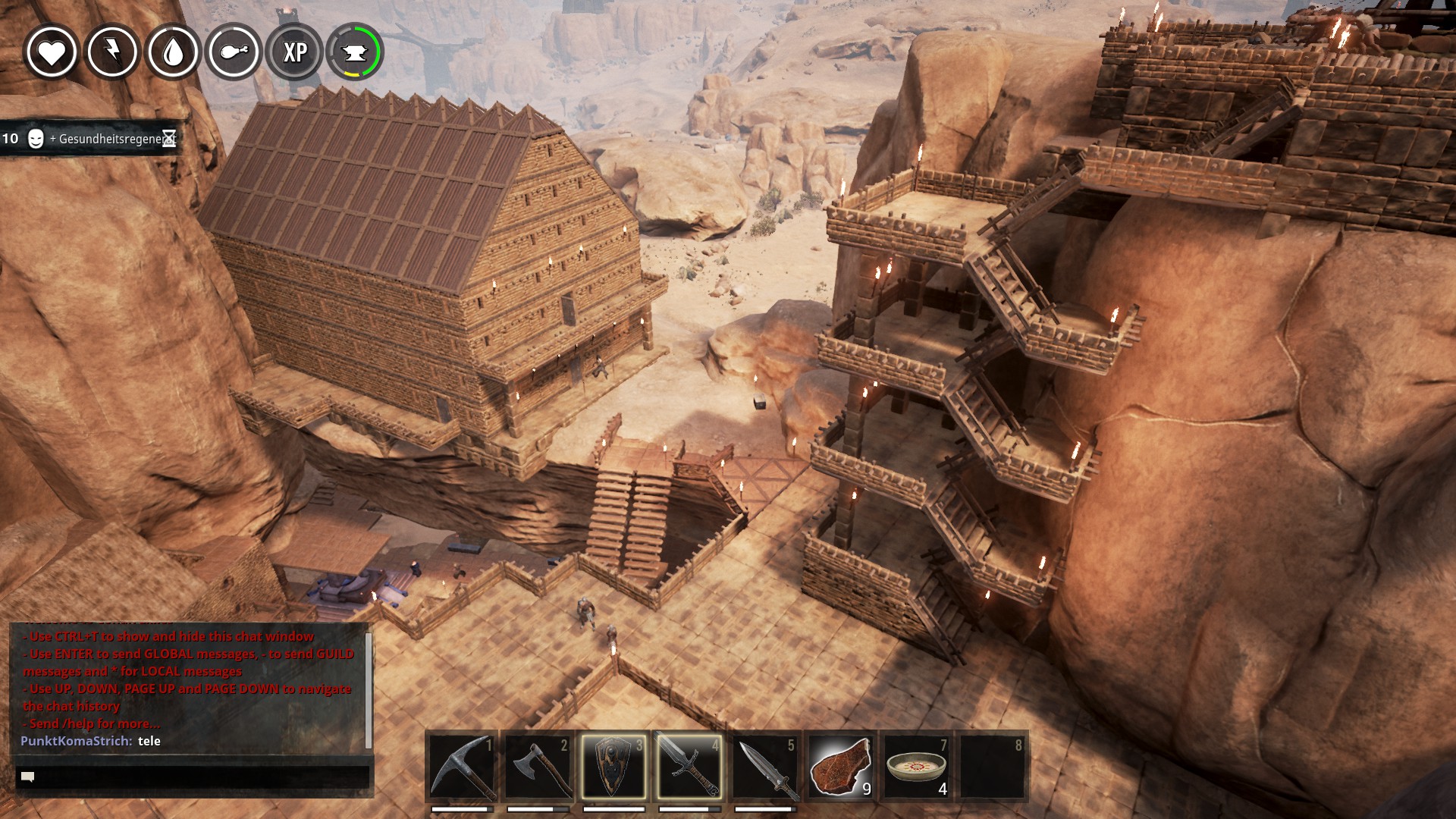The width and height of the screenshot is (1456, 819).
Task: Equip the sword in hotbar slot 4
Action: coord(689,767)
